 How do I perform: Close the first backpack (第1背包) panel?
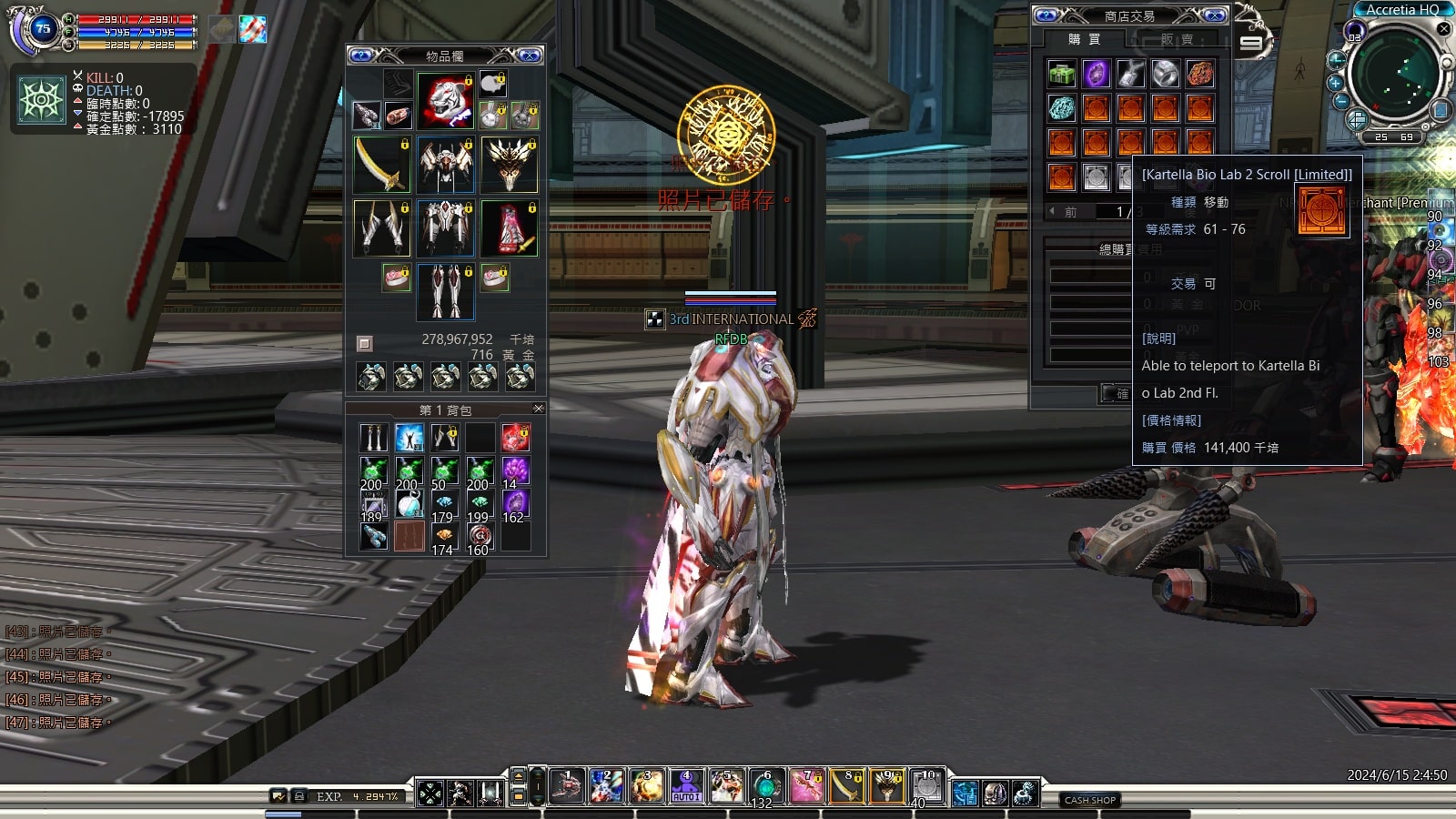pos(538,409)
